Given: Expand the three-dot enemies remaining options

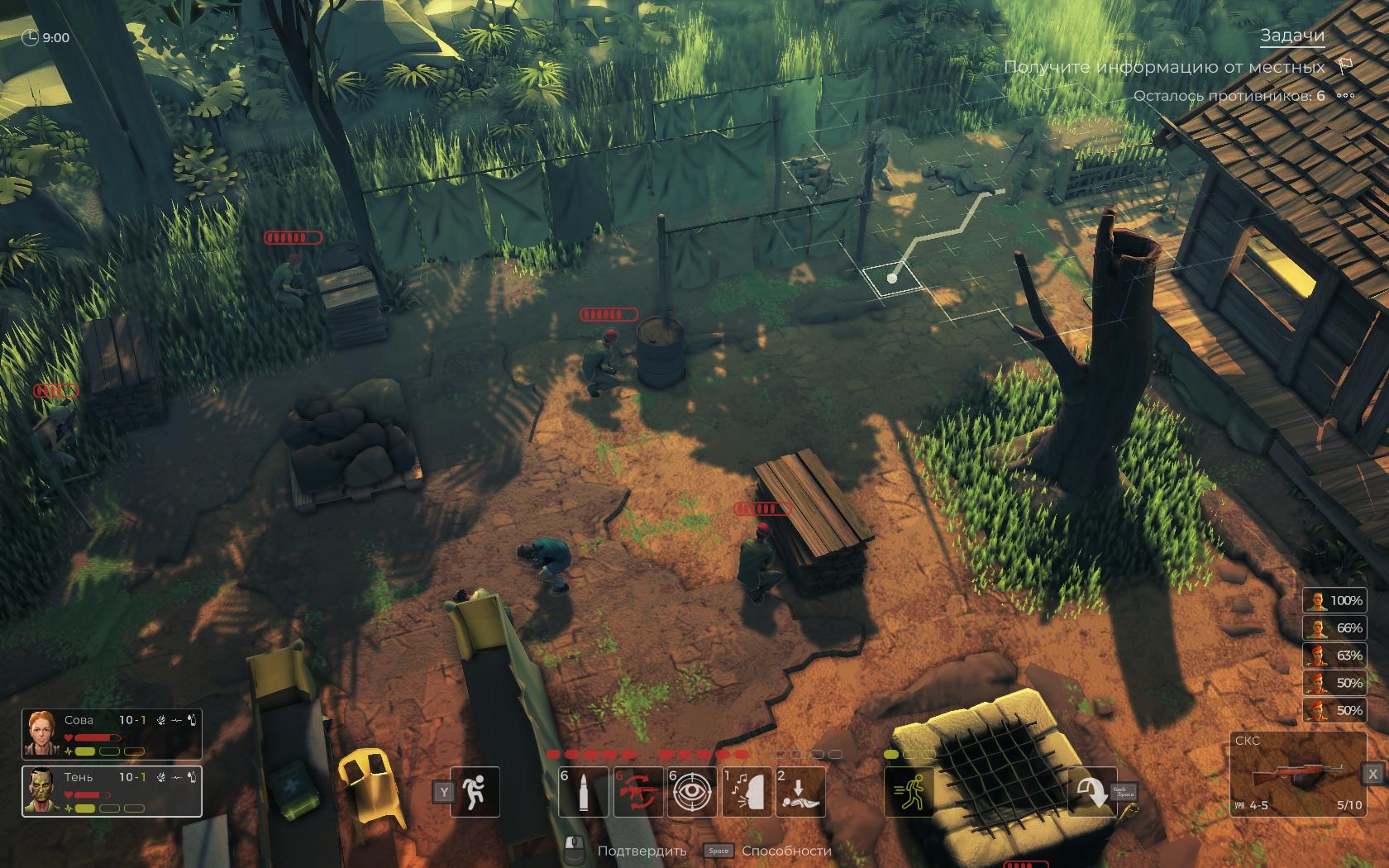Looking at the screenshot, I should click(1345, 96).
